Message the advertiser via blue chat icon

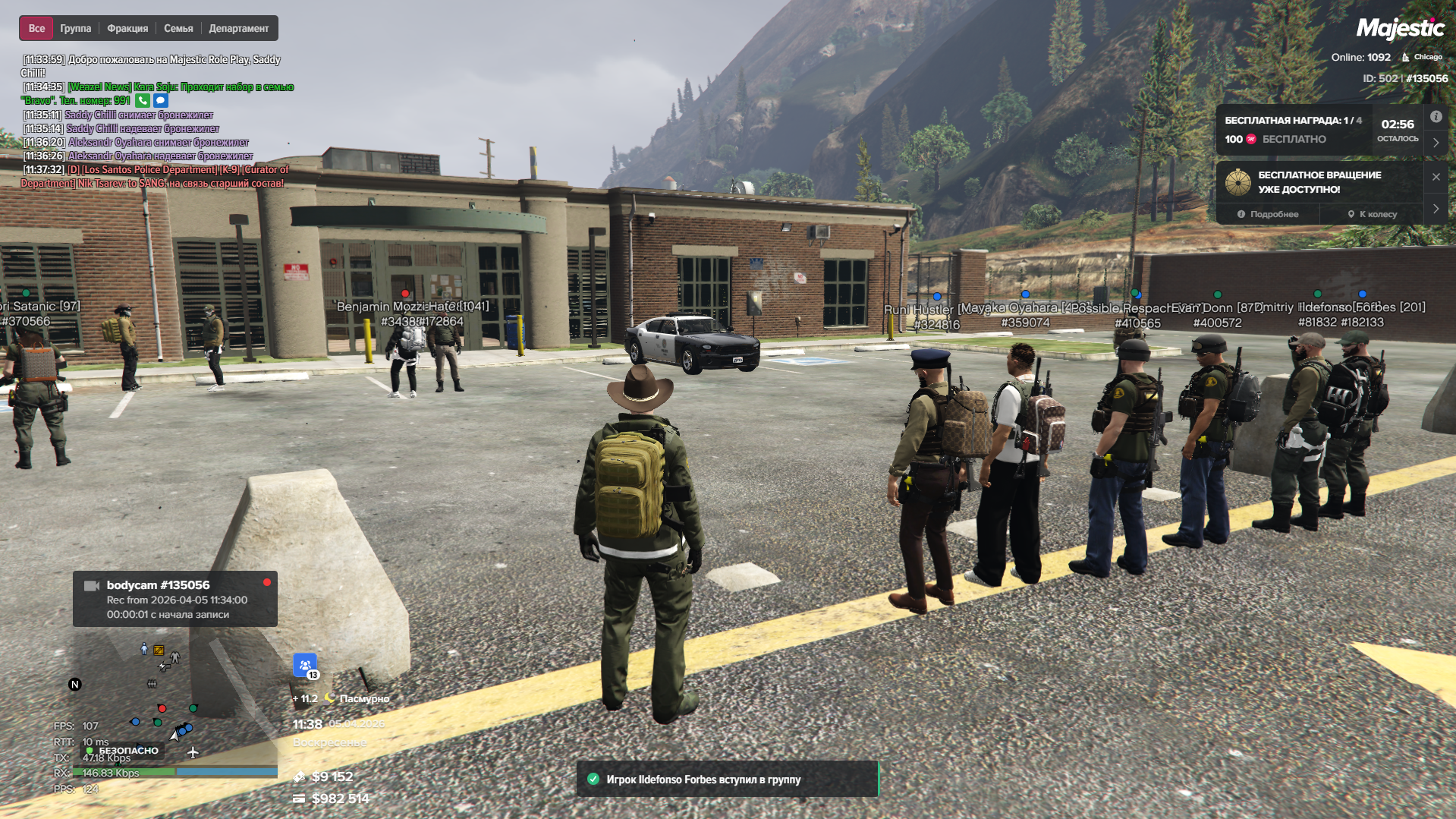[x=160, y=100]
